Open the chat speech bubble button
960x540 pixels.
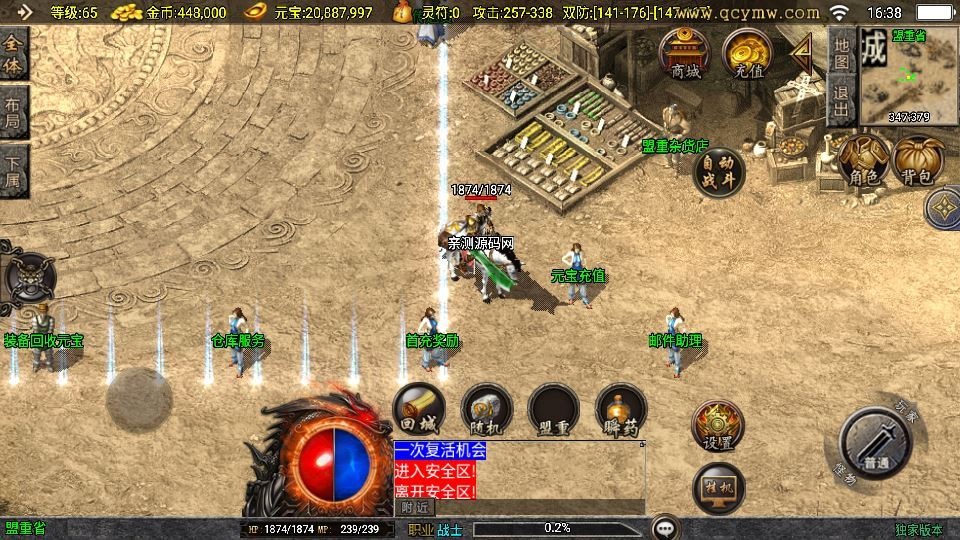tap(665, 528)
